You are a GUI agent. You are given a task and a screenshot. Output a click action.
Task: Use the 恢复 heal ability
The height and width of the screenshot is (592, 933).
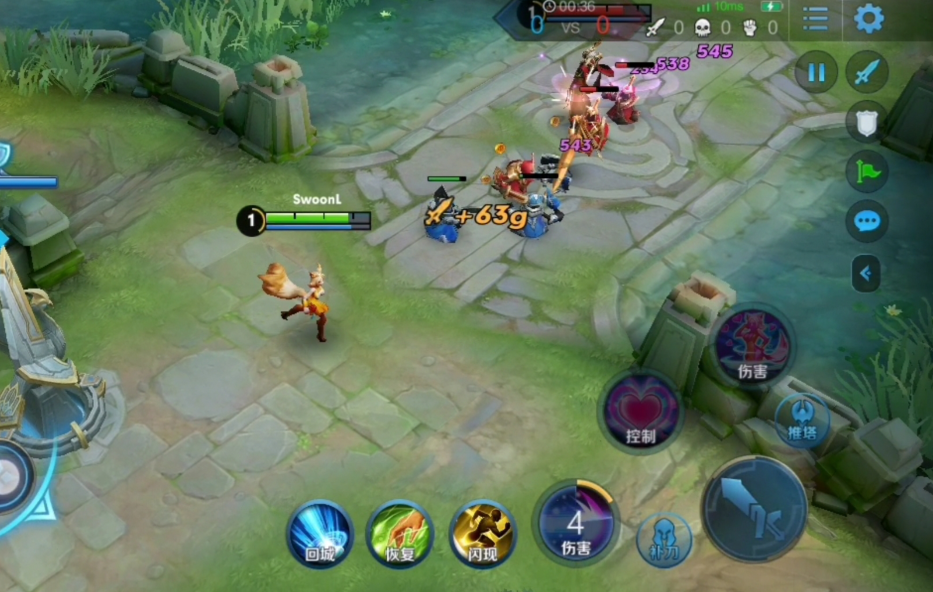click(x=399, y=534)
